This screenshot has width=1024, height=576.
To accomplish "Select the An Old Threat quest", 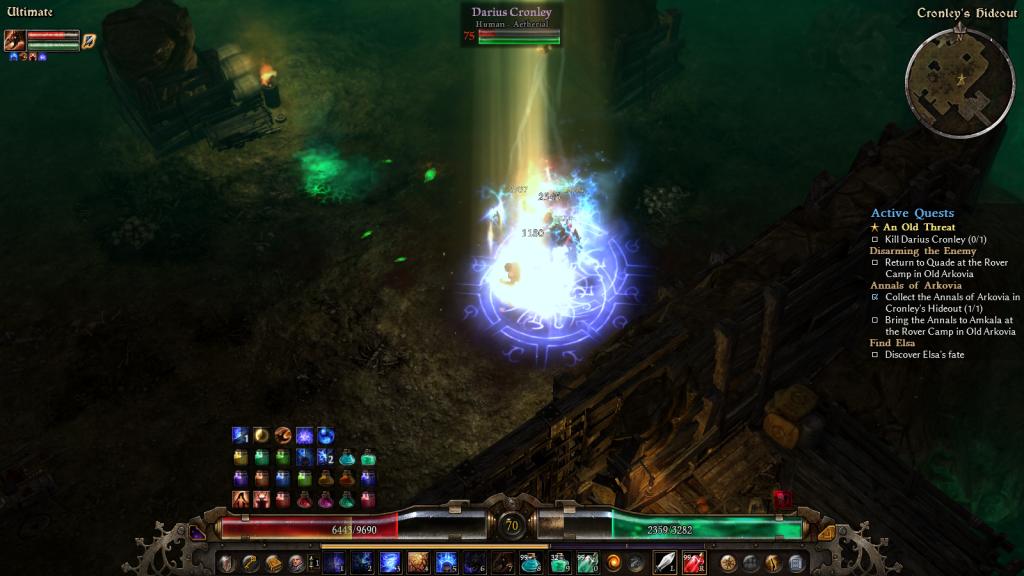I will pos(919,227).
